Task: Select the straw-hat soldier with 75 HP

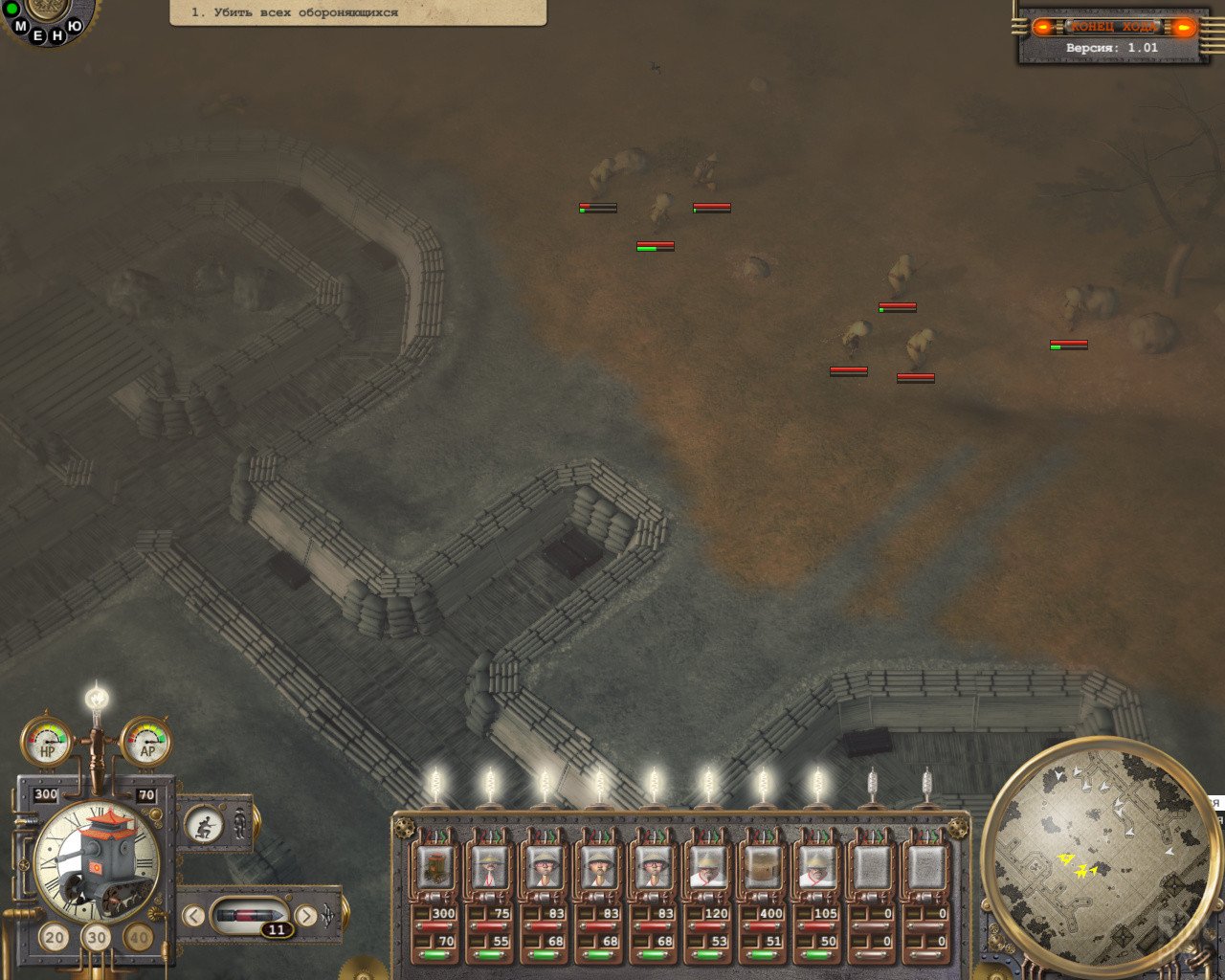Action: pyautogui.click(x=490, y=866)
